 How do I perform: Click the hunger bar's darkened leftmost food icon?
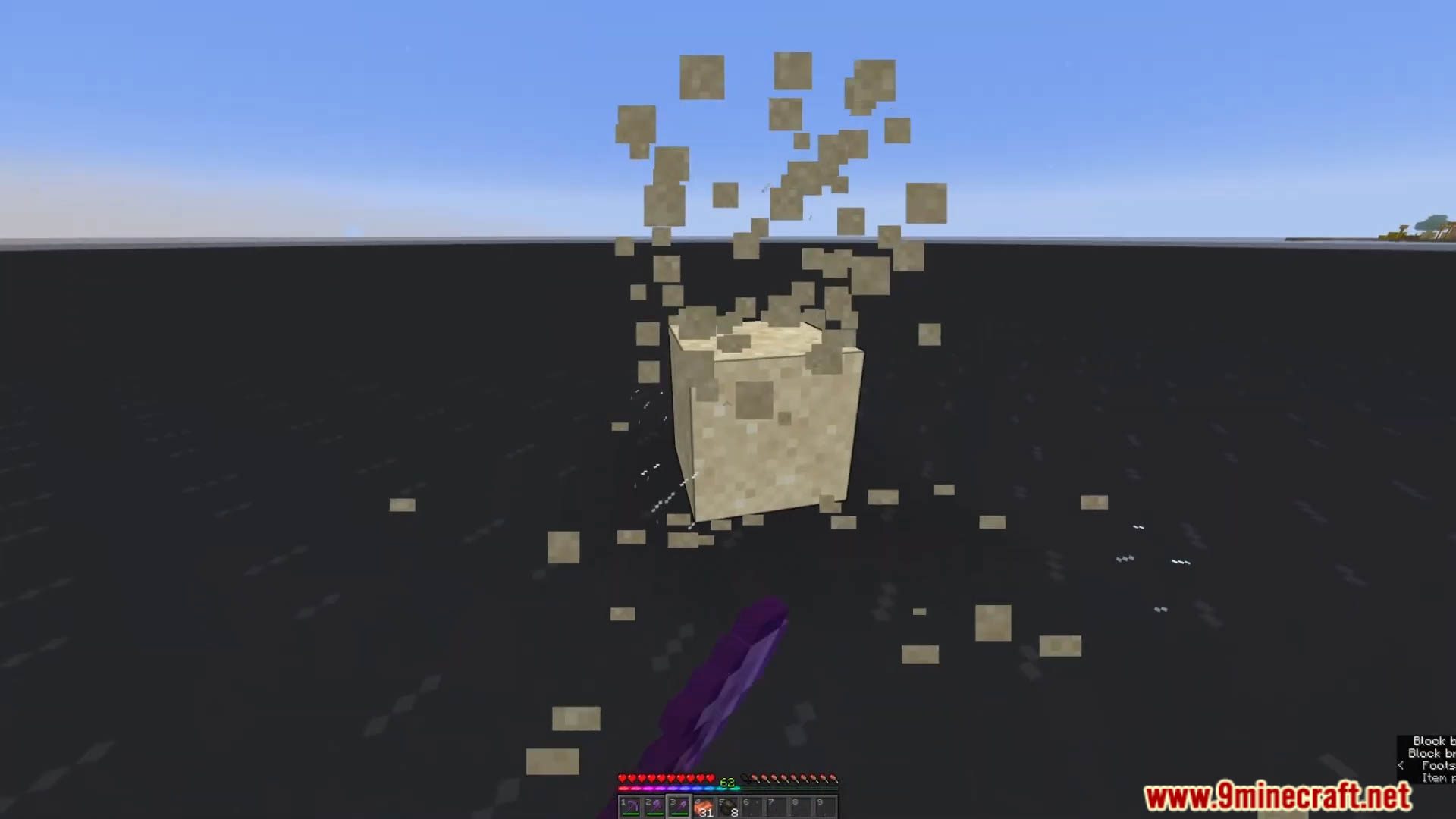(745, 778)
